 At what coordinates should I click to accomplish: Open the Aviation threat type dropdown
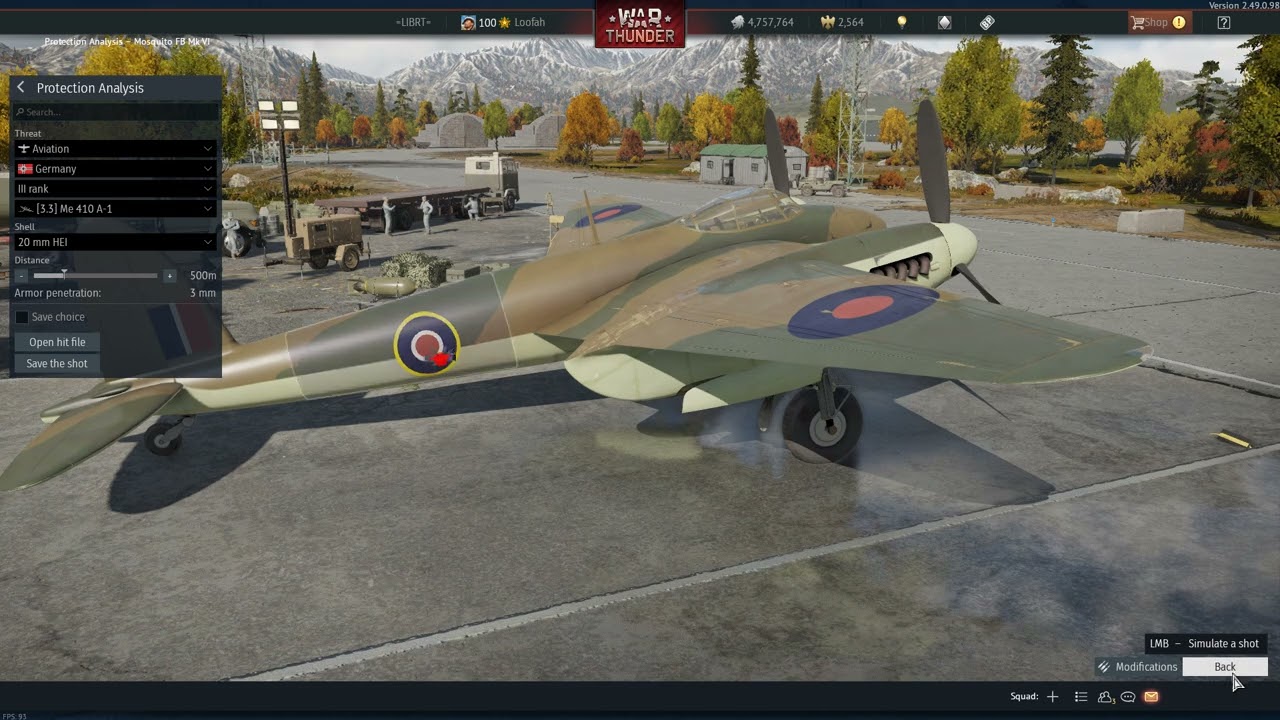pyautogui.click(x=115, y=149)
